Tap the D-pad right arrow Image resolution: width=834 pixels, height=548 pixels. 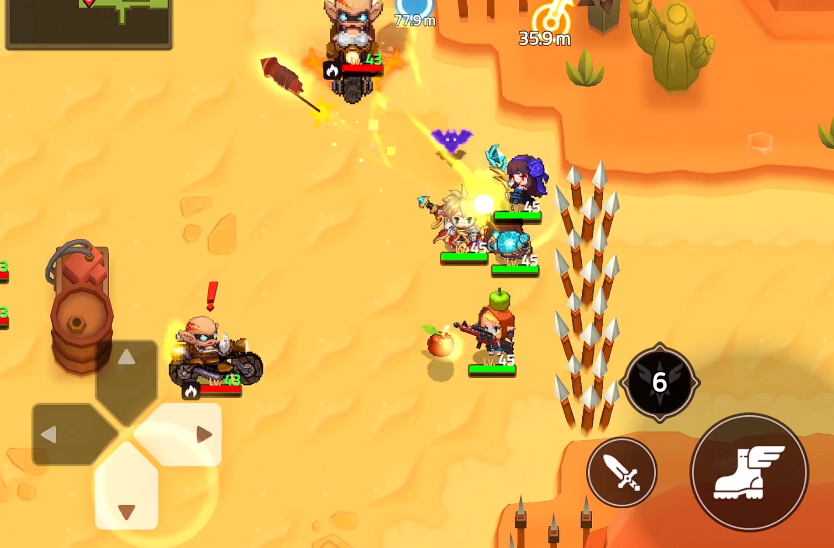pos(193,435)
